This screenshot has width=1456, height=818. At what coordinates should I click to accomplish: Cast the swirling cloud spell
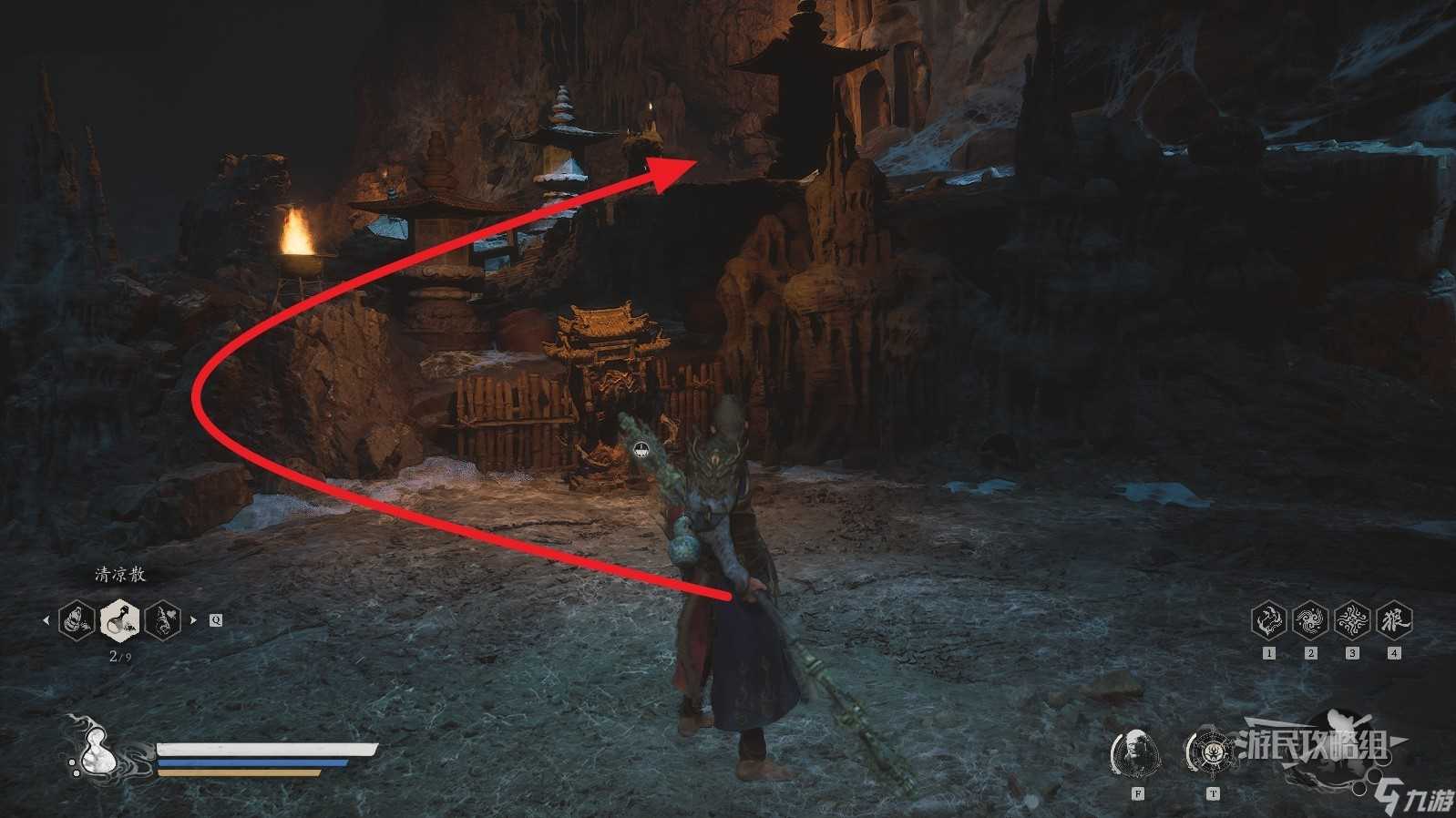1310,620
